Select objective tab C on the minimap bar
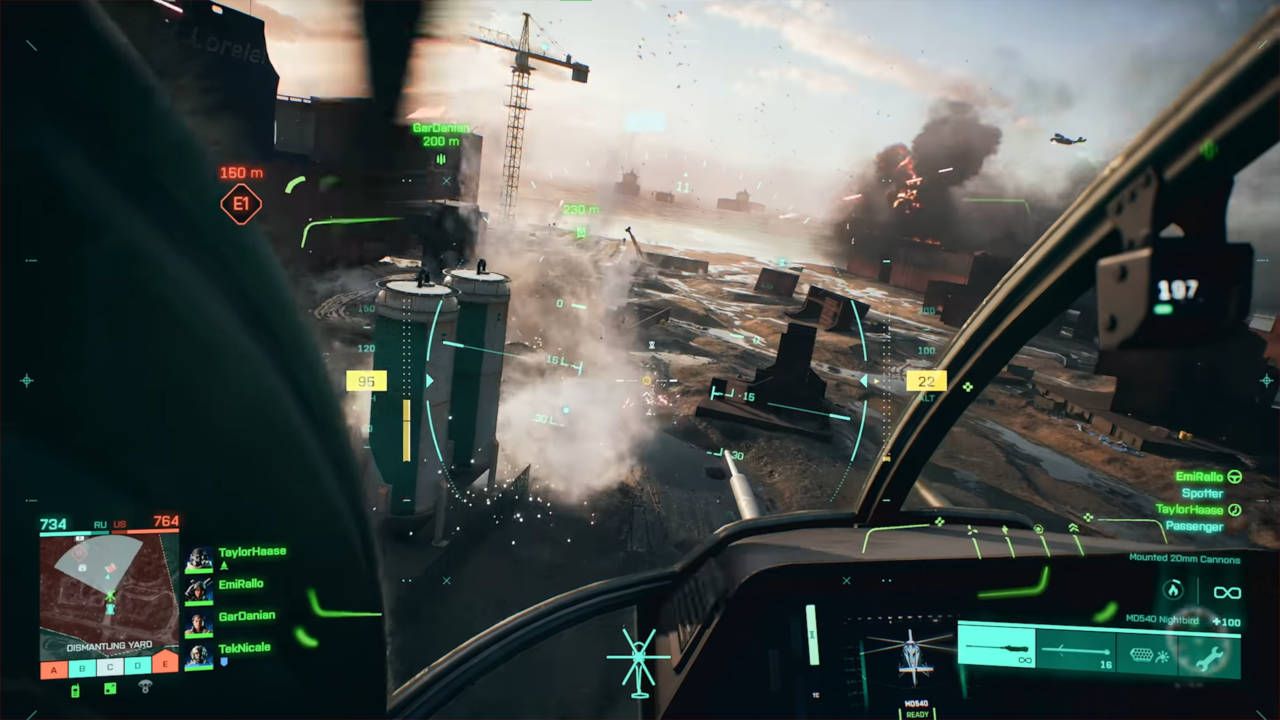This screenshot has width=1280, height=720. click(110, 665)
